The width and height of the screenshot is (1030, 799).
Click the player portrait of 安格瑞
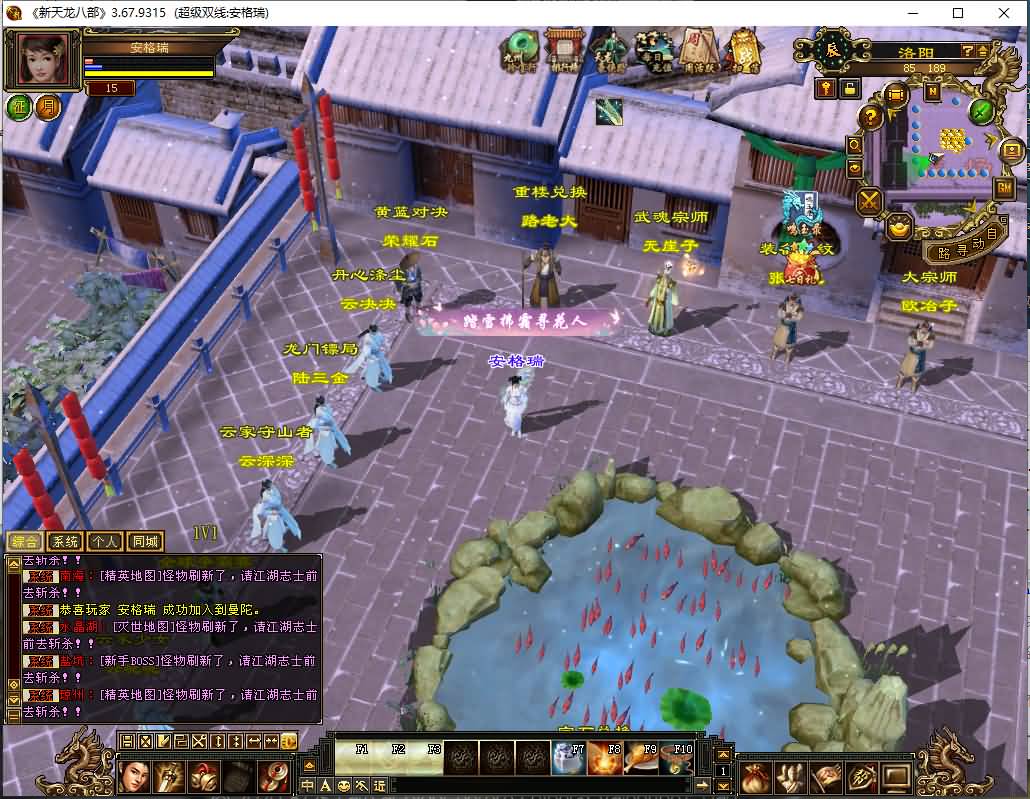click(x=45, y=60)
